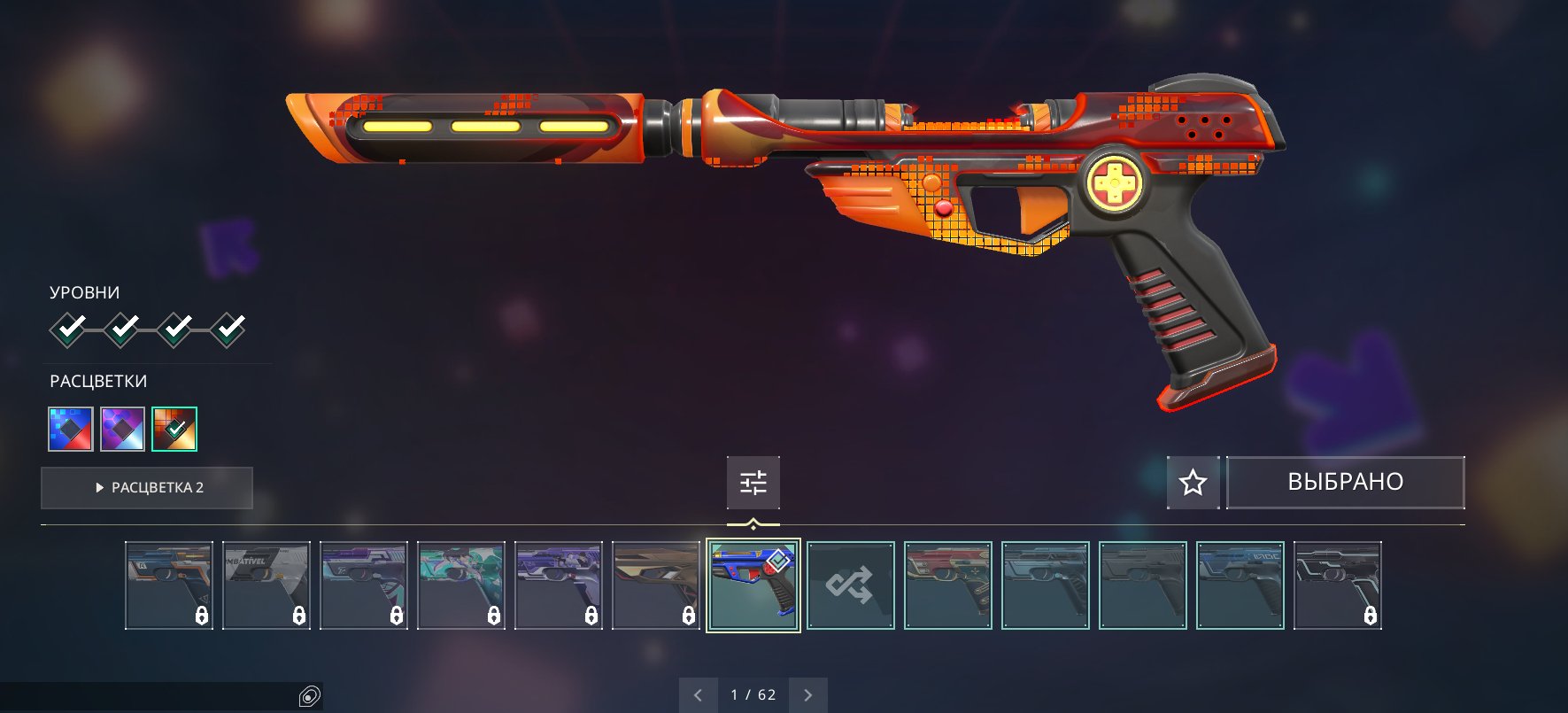This screenshot has width=1568, height=713.
Task: Select the locked tan angular skin
Action: pyautogui.click(x=656, y=585)
